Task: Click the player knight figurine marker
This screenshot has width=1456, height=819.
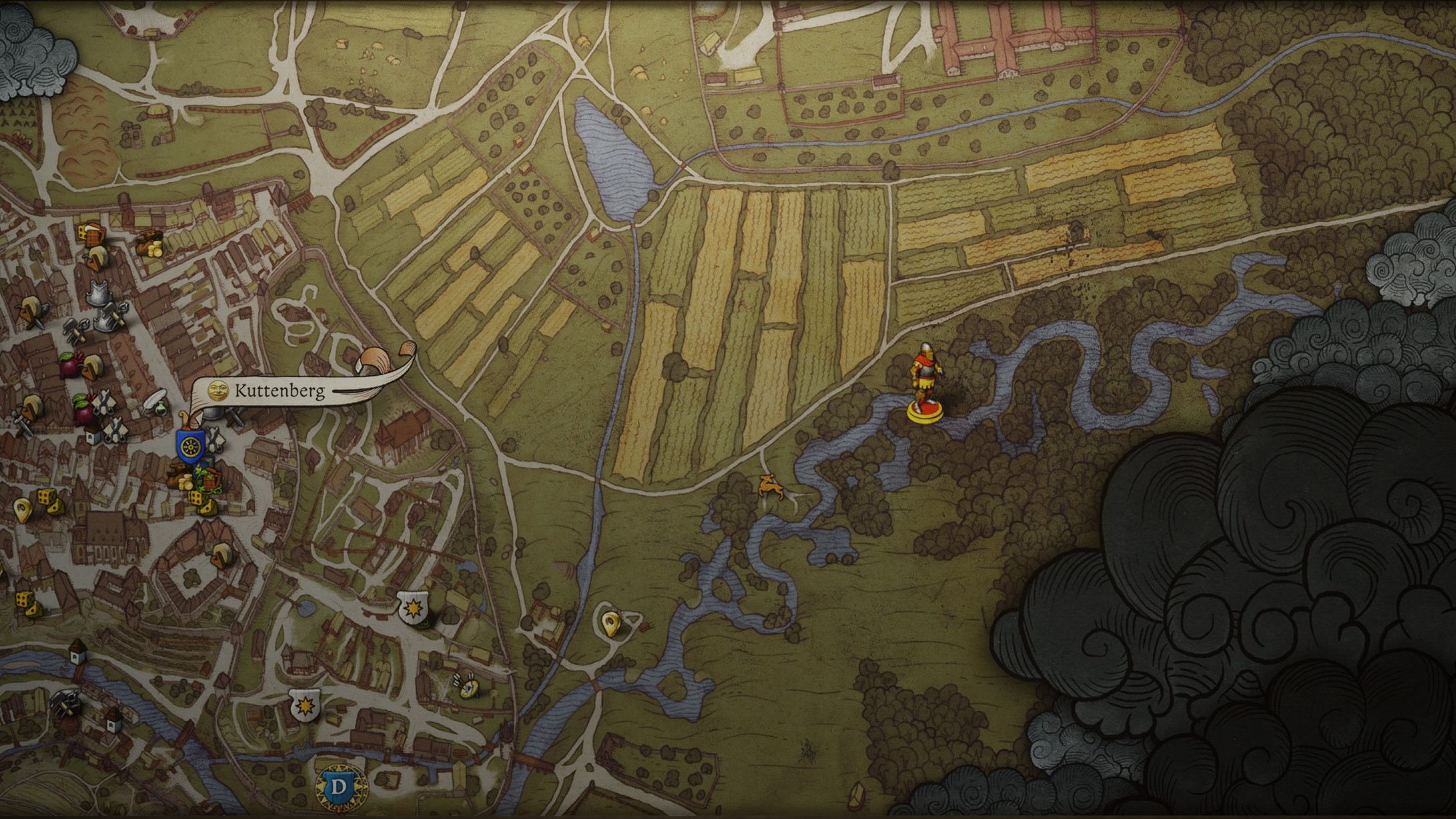Action: coord(924,384)
